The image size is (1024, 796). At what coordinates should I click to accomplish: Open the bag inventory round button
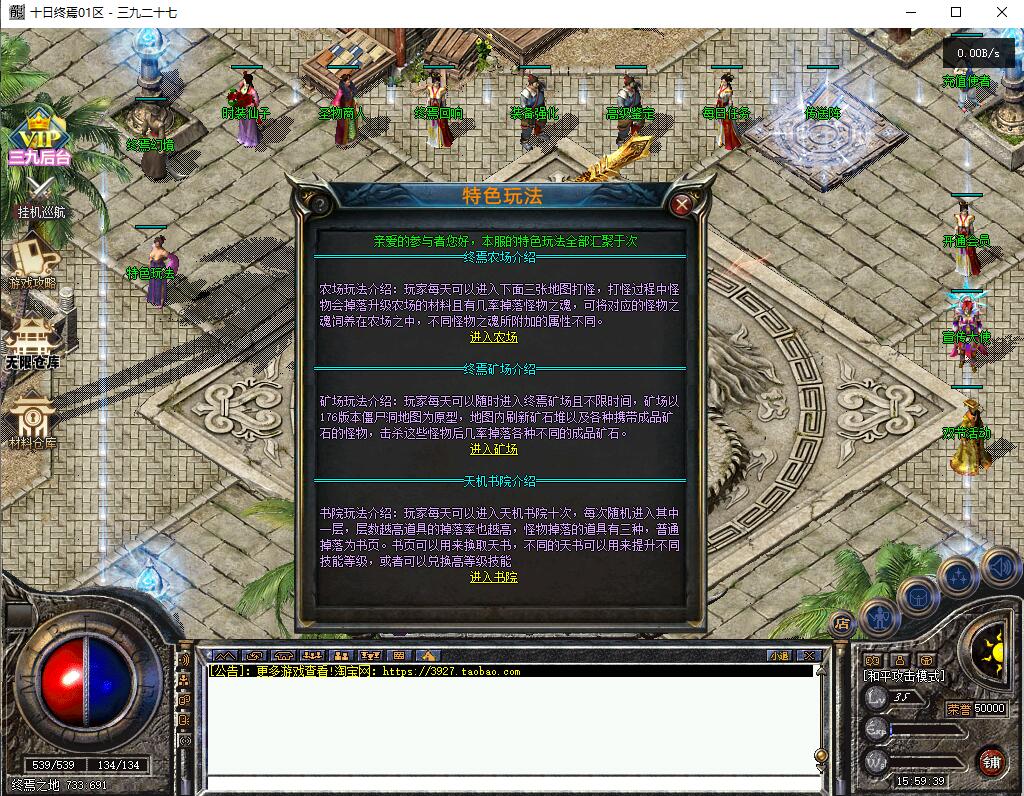point(916,598)
